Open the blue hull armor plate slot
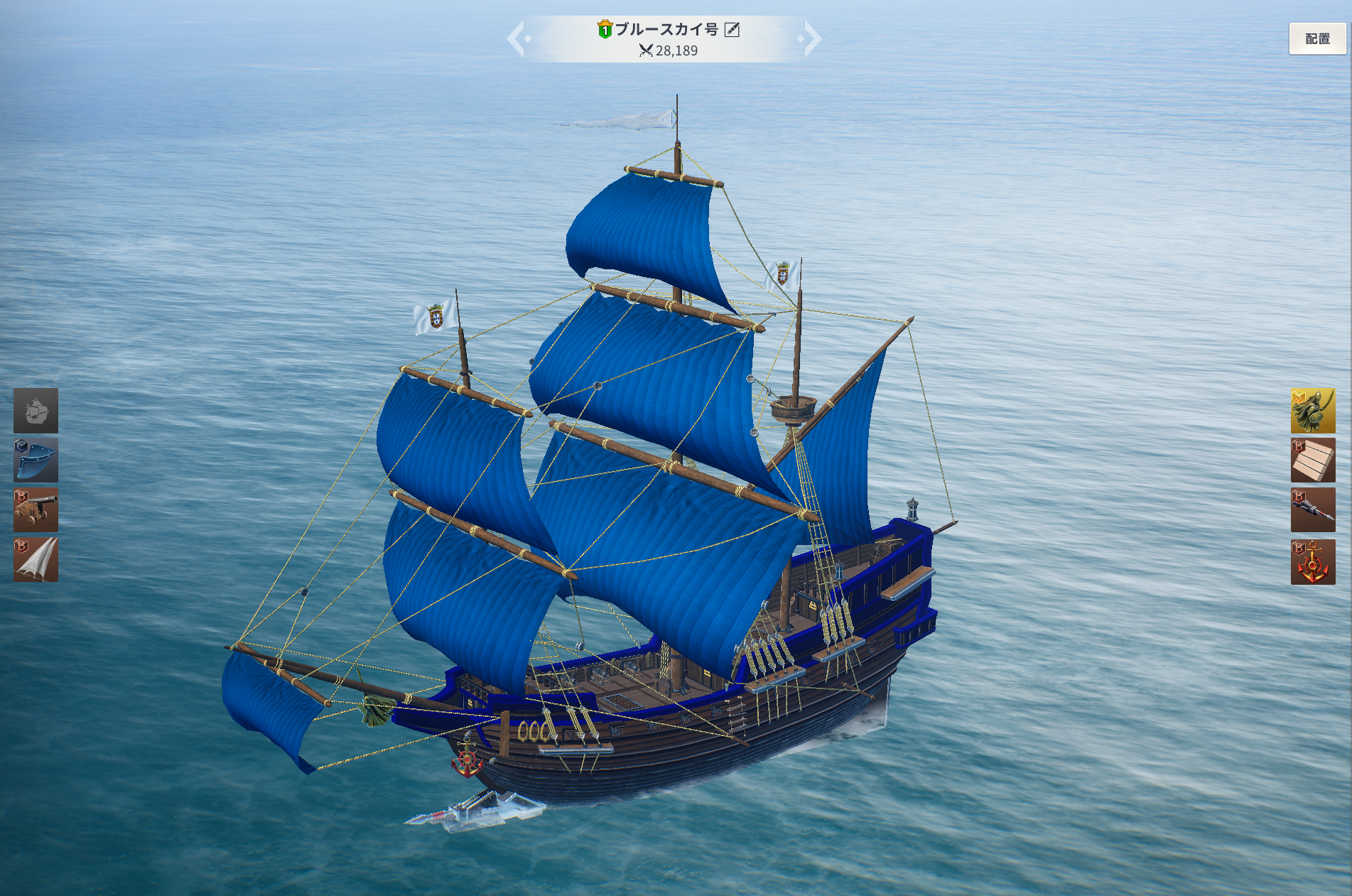Screen dimensions: 1352x896 [36, 460]
